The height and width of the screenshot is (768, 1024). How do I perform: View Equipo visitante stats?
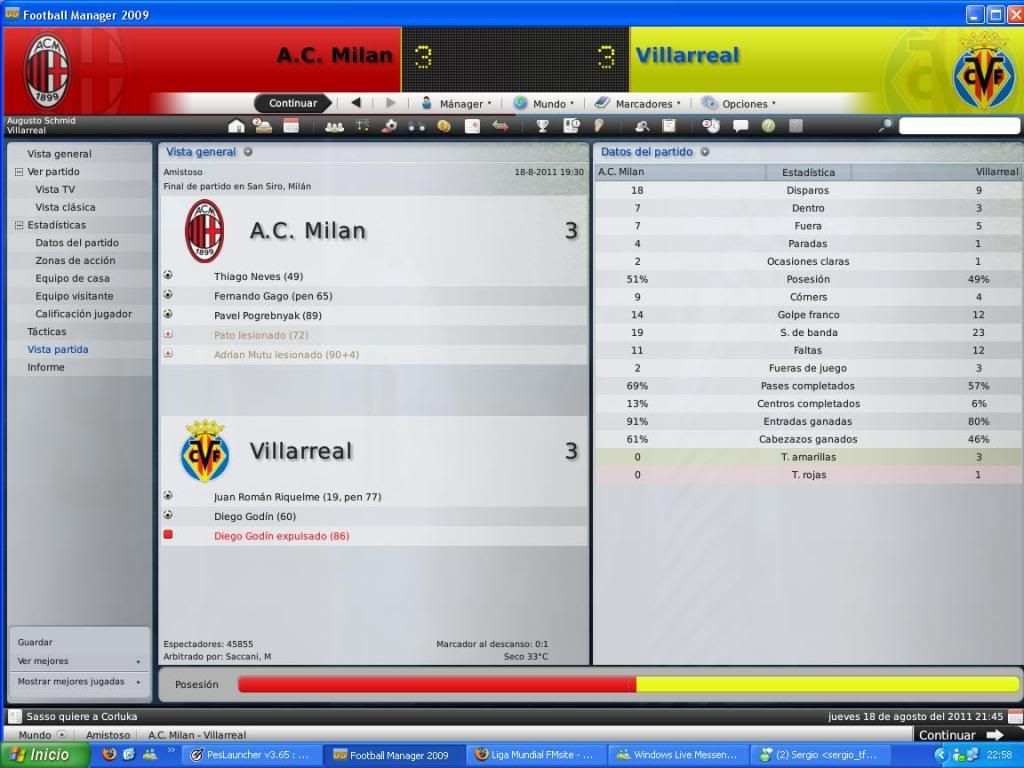click(x=74, y=296)
